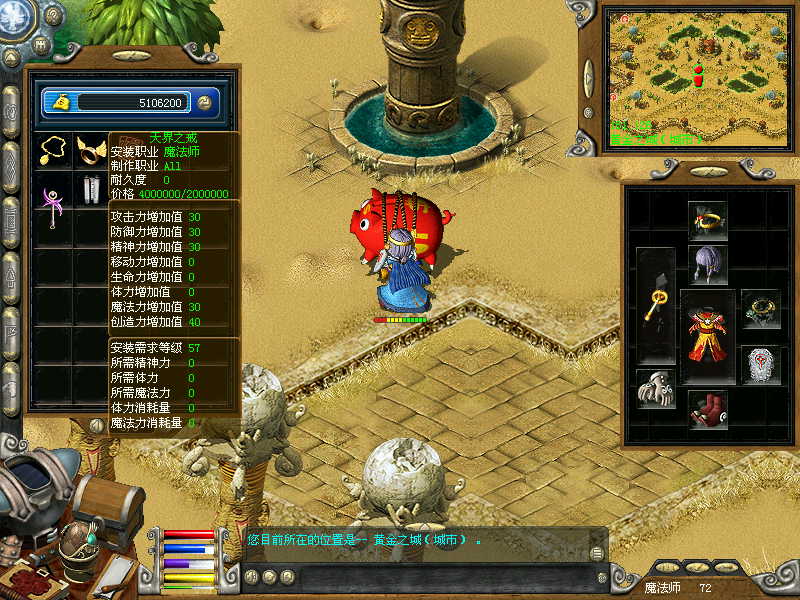Click the equipped gold headband slot

[x=708, y=220]
